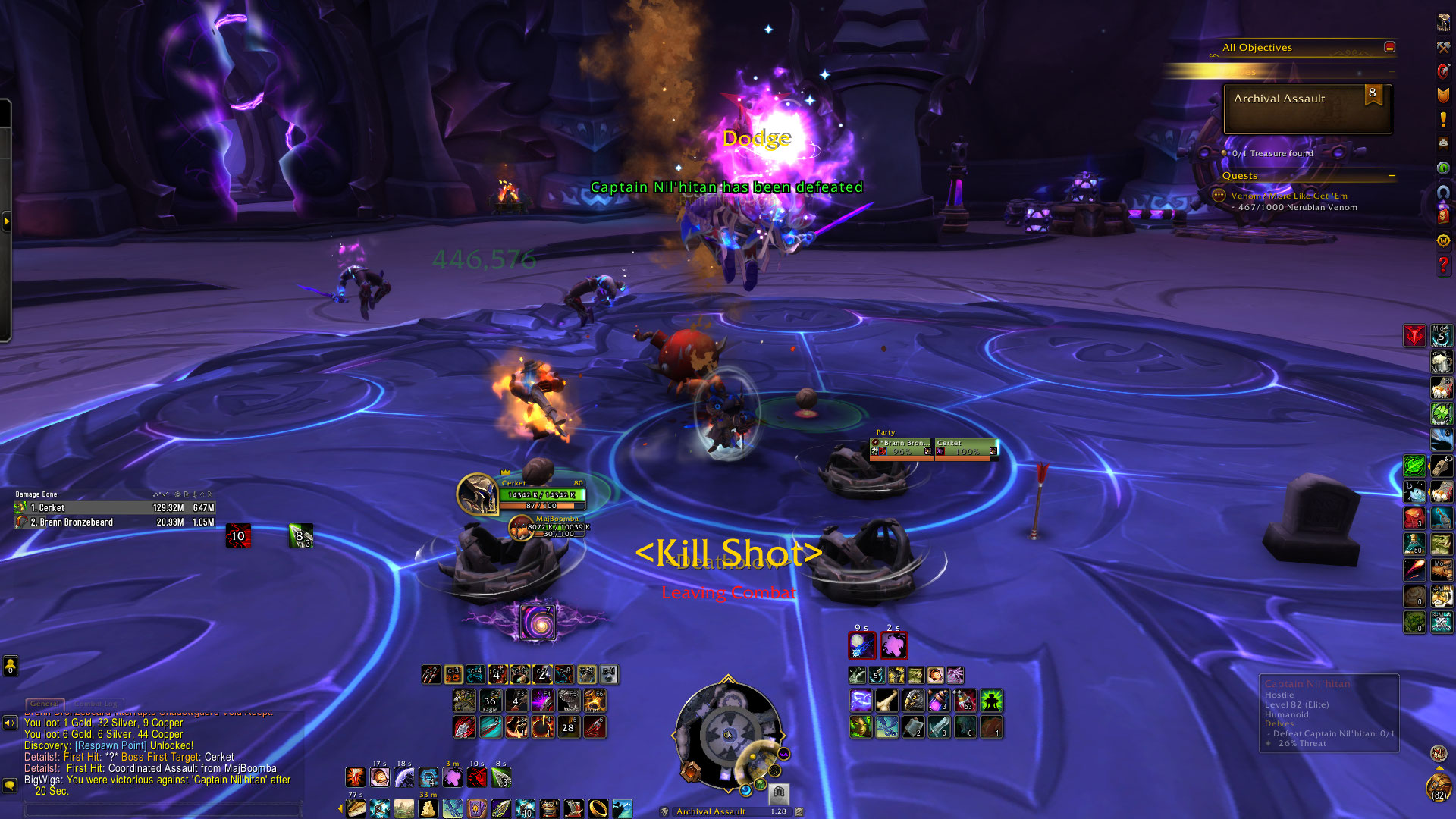Click Brann Bronzebeard's party frame

click(x=901, y=448)
